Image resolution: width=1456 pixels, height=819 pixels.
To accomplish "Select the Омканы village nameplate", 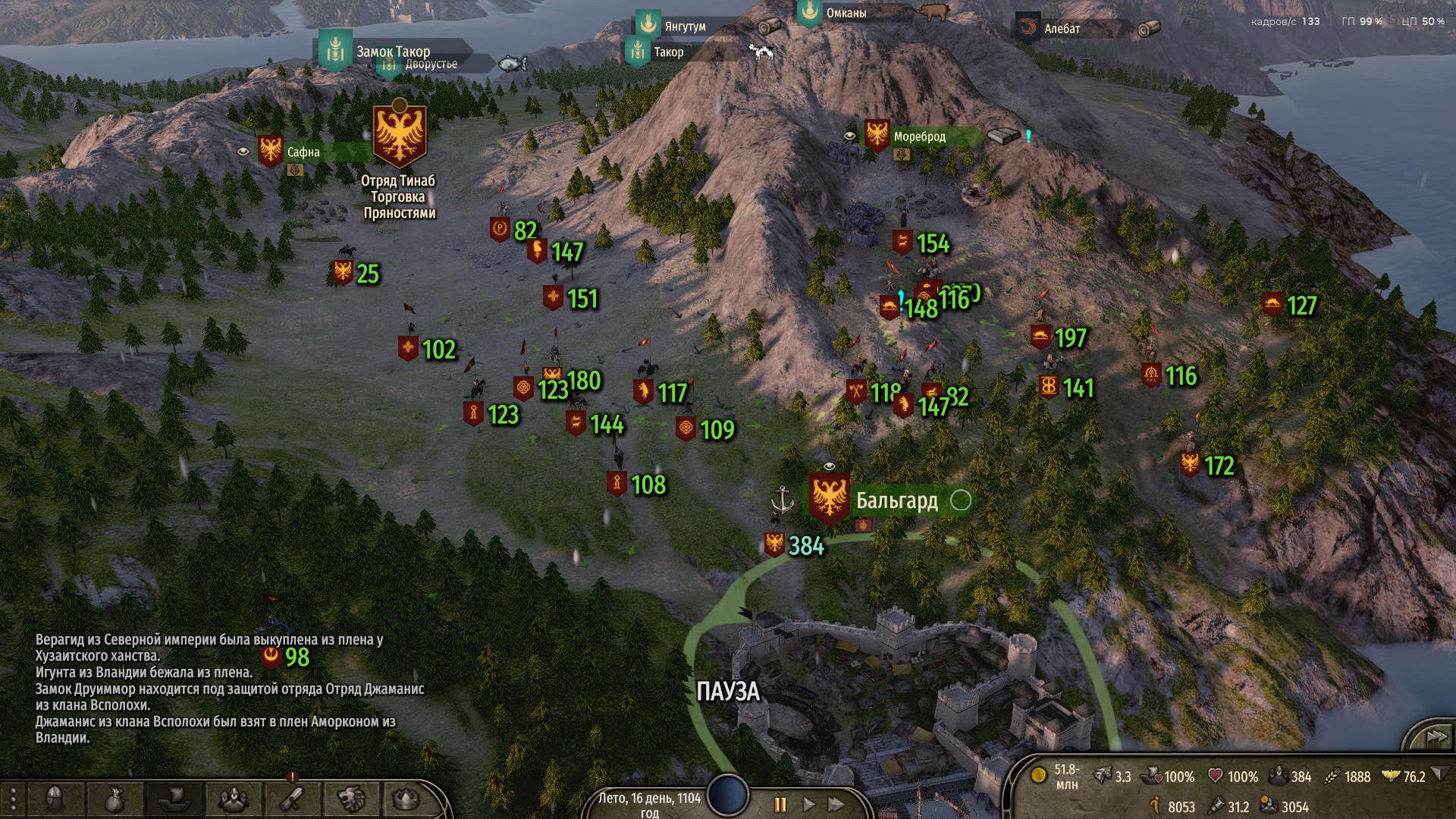I will point(846,13).
